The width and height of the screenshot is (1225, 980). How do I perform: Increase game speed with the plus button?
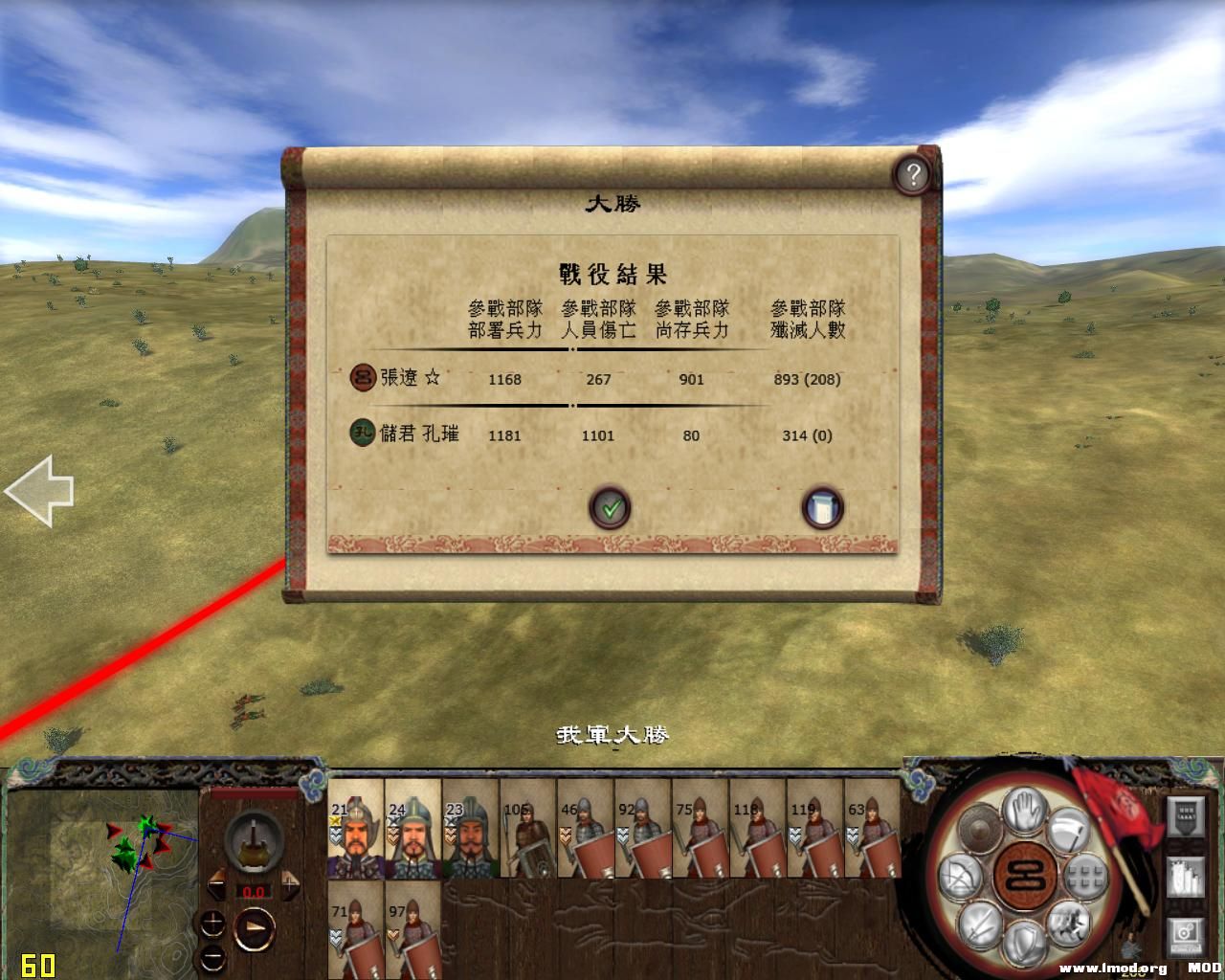(x=213, y=923)
